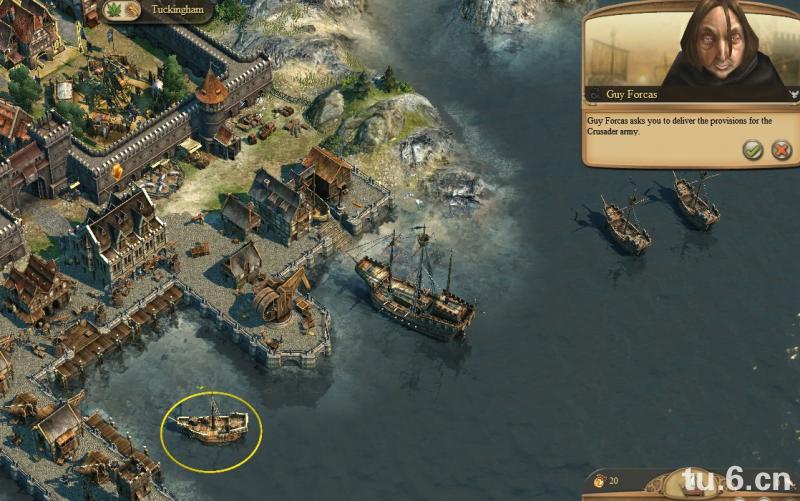Decline the quest with the red X
Screen dimensions: 800x501
(781, 150)
